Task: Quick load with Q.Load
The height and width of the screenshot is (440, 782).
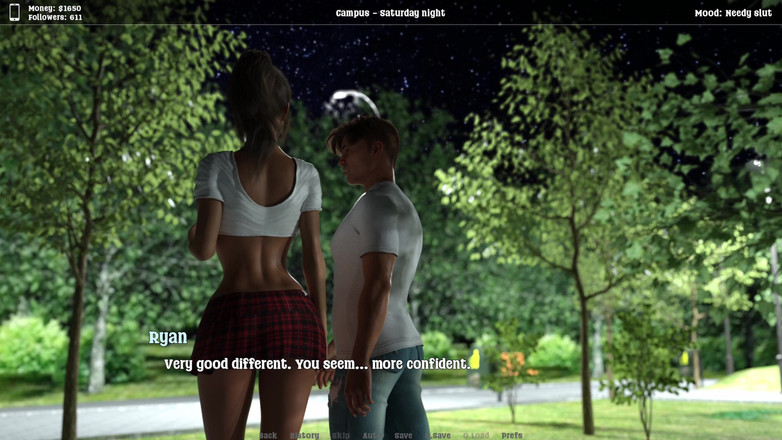Action: click(x=476, y=436)
